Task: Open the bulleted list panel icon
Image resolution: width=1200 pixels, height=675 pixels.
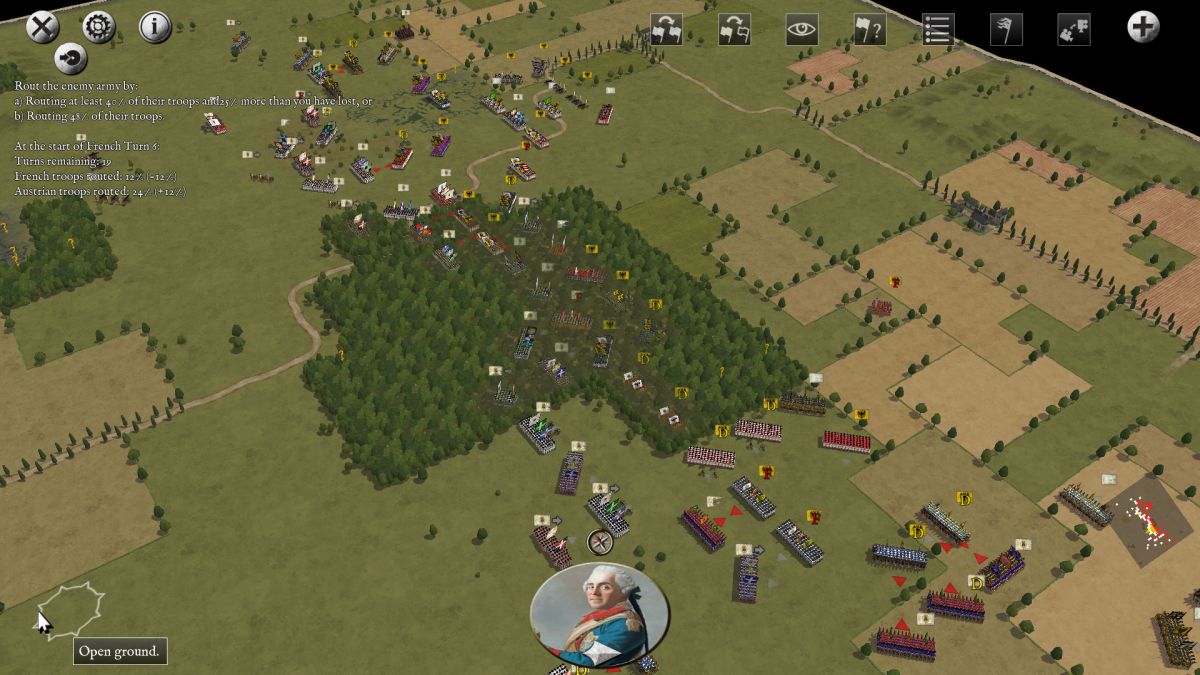Action: click(938, 29)
